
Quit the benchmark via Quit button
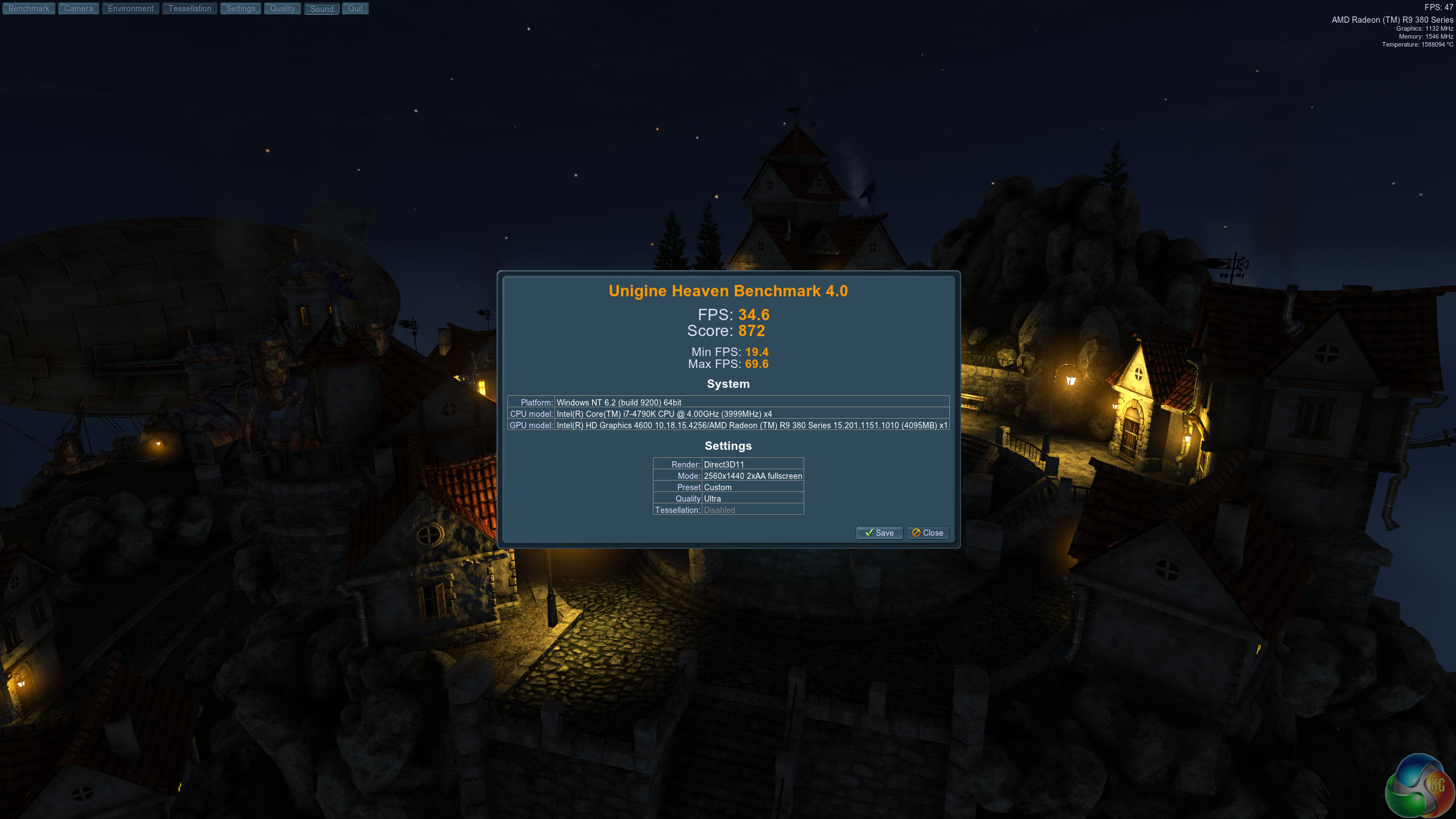pyautogui.click(x=355, y=9)
